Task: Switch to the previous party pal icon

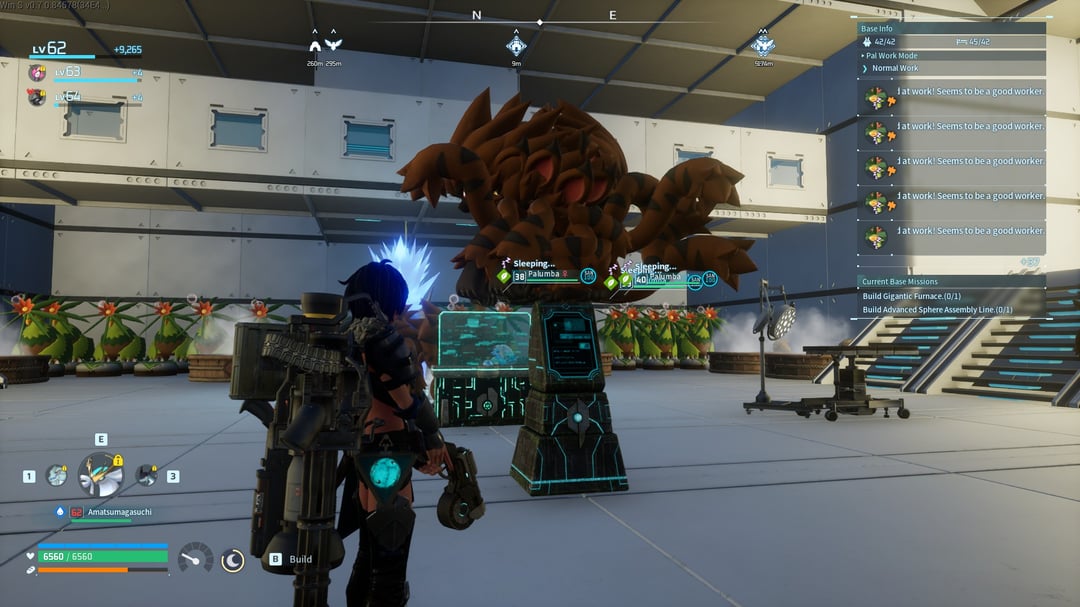Action: 57,476
